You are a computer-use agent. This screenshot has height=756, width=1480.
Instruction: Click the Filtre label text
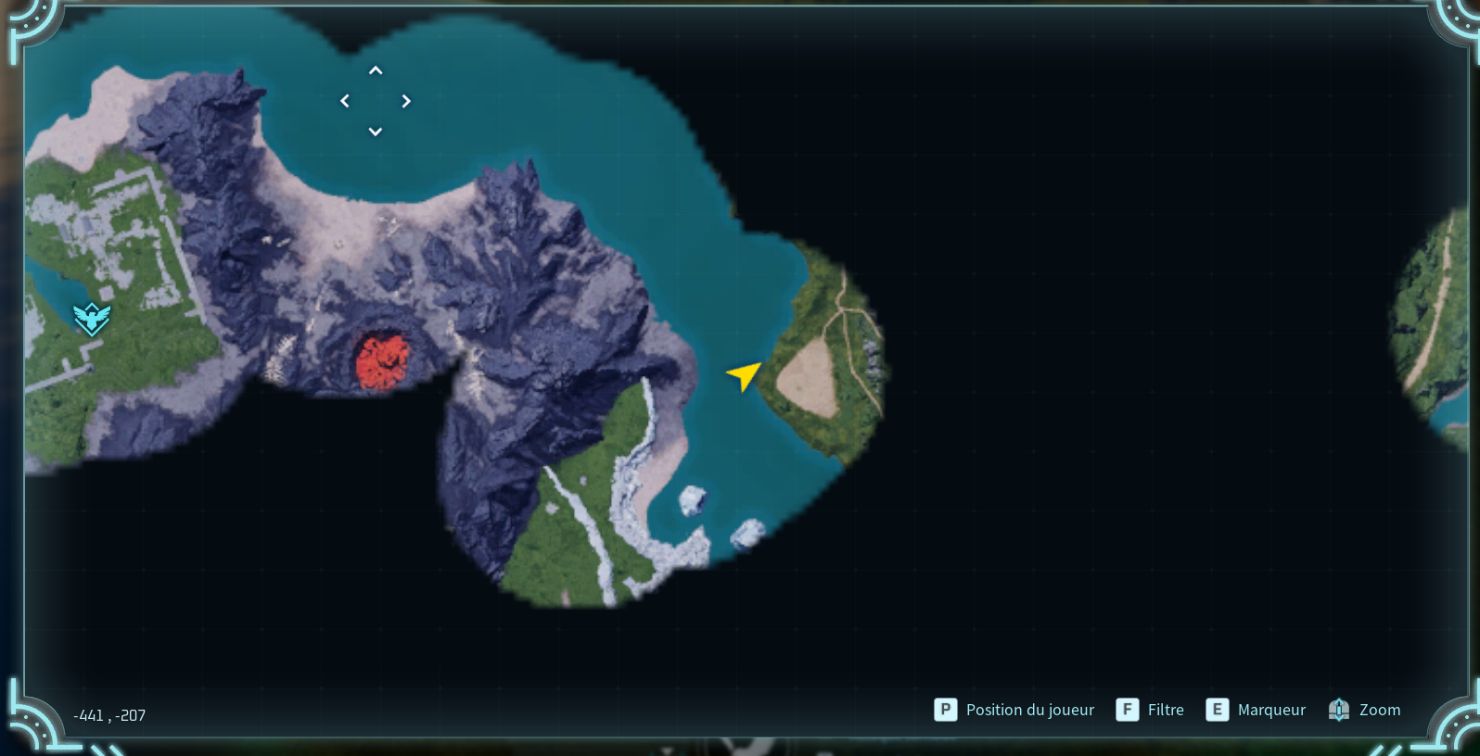click(x=1166, y=710)
